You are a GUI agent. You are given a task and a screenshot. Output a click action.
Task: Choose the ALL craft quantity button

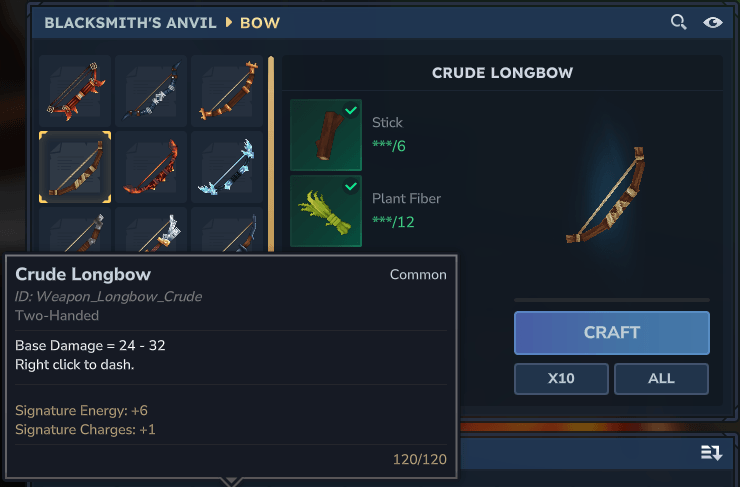tap(661, 379)
